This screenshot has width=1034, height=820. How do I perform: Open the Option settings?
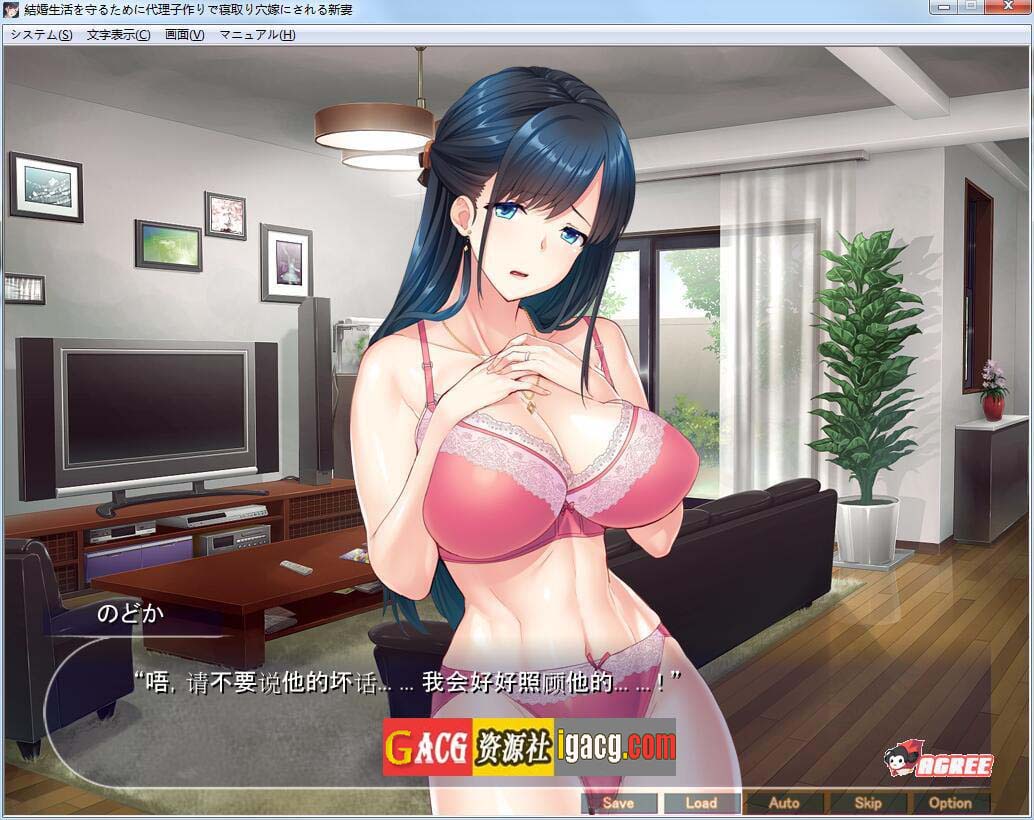pos(950,802)
